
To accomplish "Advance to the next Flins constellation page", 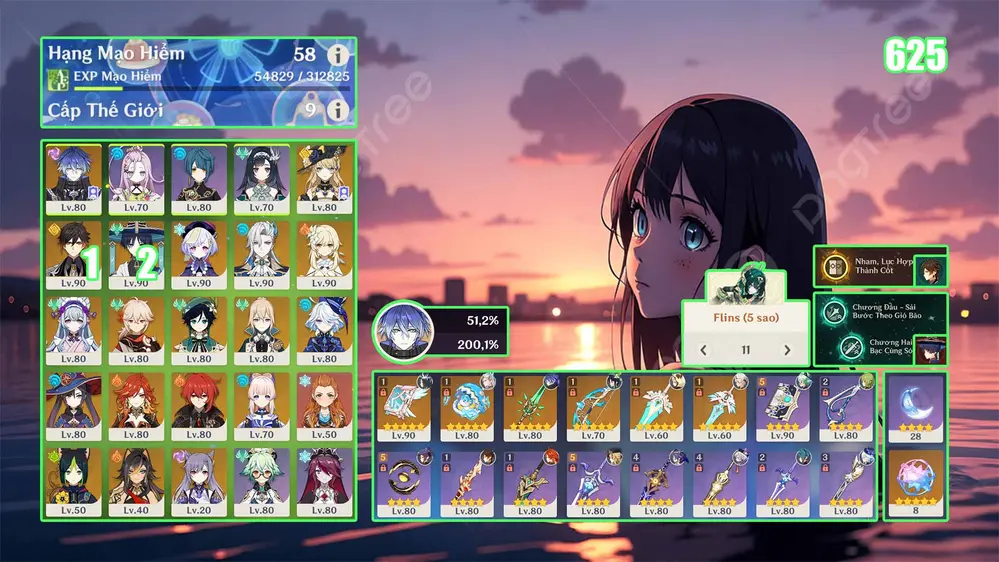I will click(x=787, y=350).
